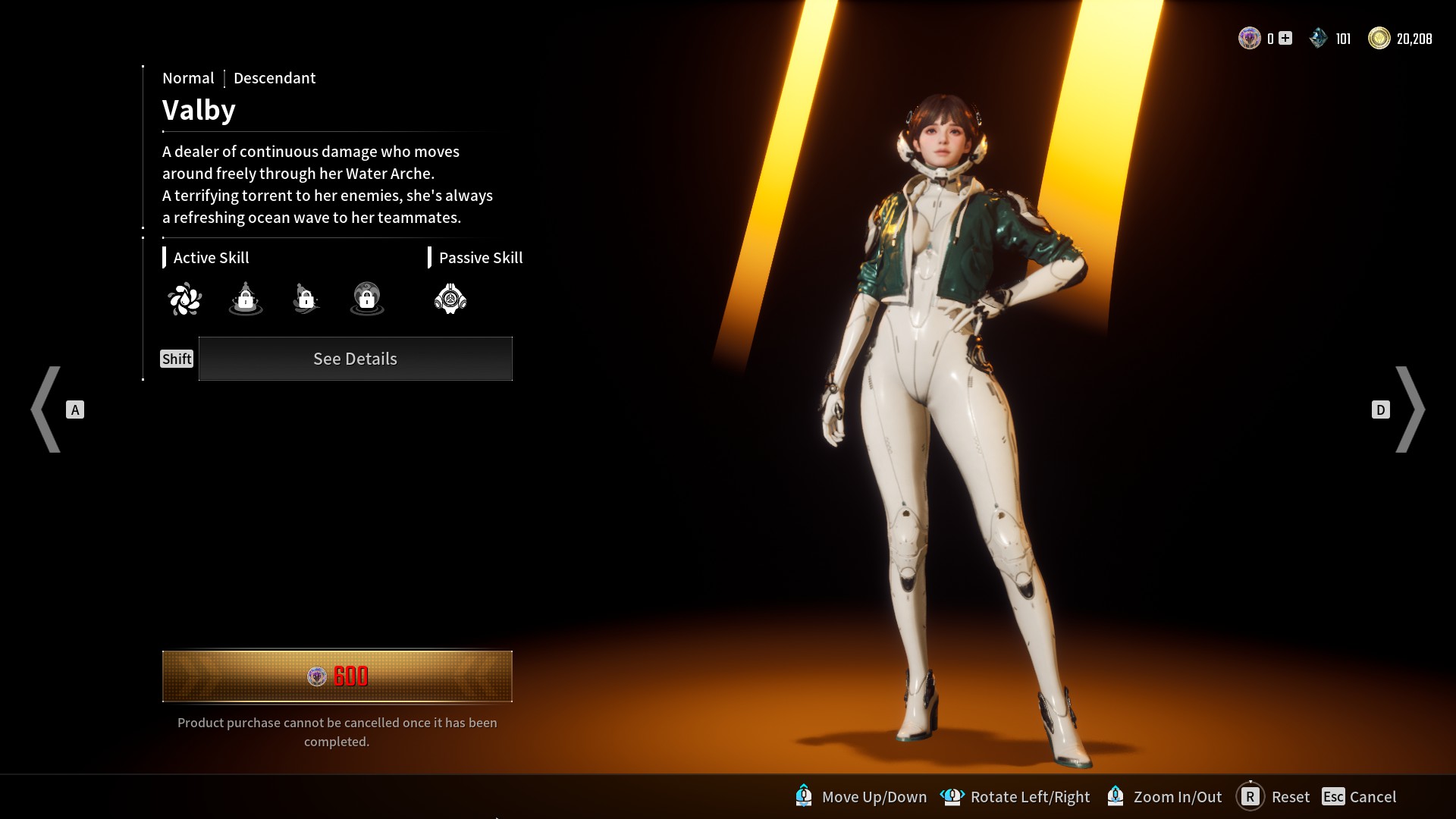Purchase Valby for 600 Caliber
The height and width of the screenshot is (819, 1456).
(x=337, y=676)
